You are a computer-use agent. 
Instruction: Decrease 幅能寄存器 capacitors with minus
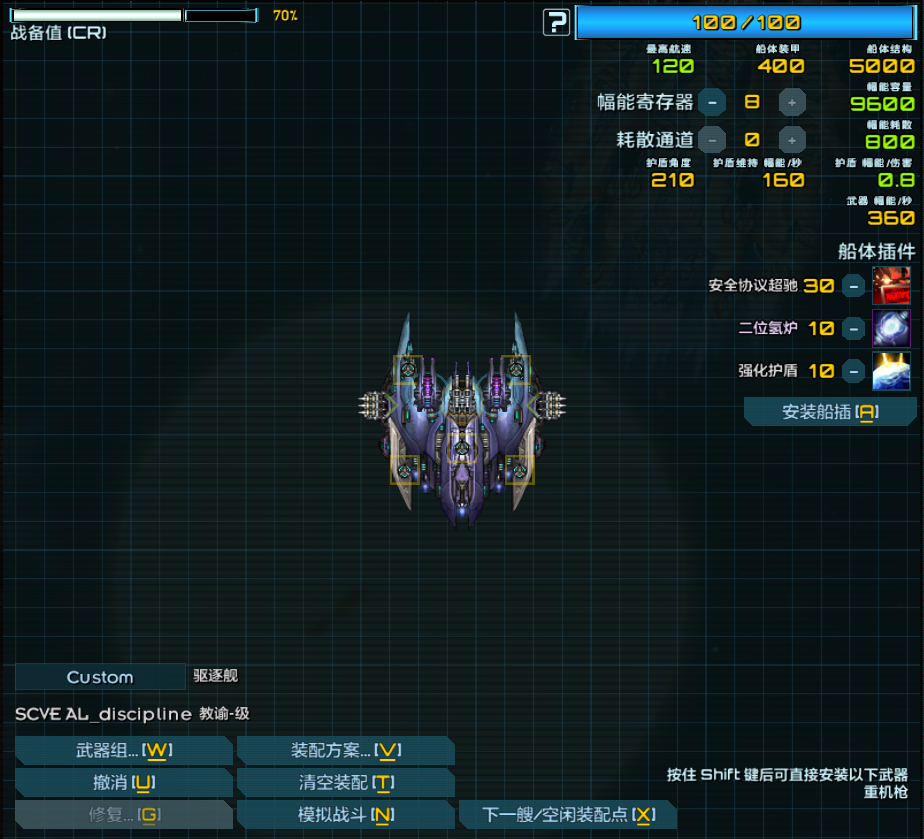(712, 102)
